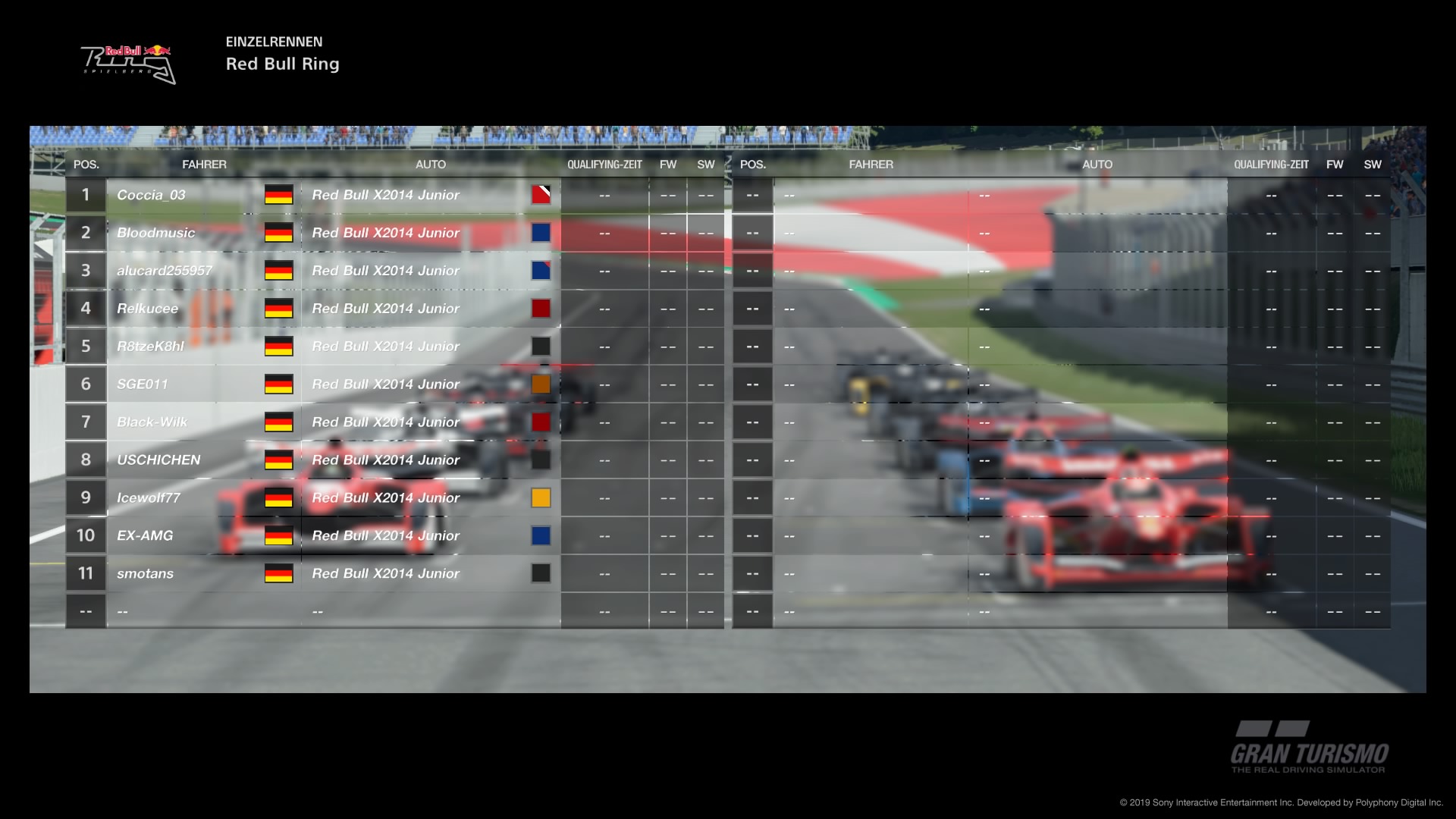Toggle position 6 cell for SGE011
The image size is (1456, 819).
tap(86, 384)
